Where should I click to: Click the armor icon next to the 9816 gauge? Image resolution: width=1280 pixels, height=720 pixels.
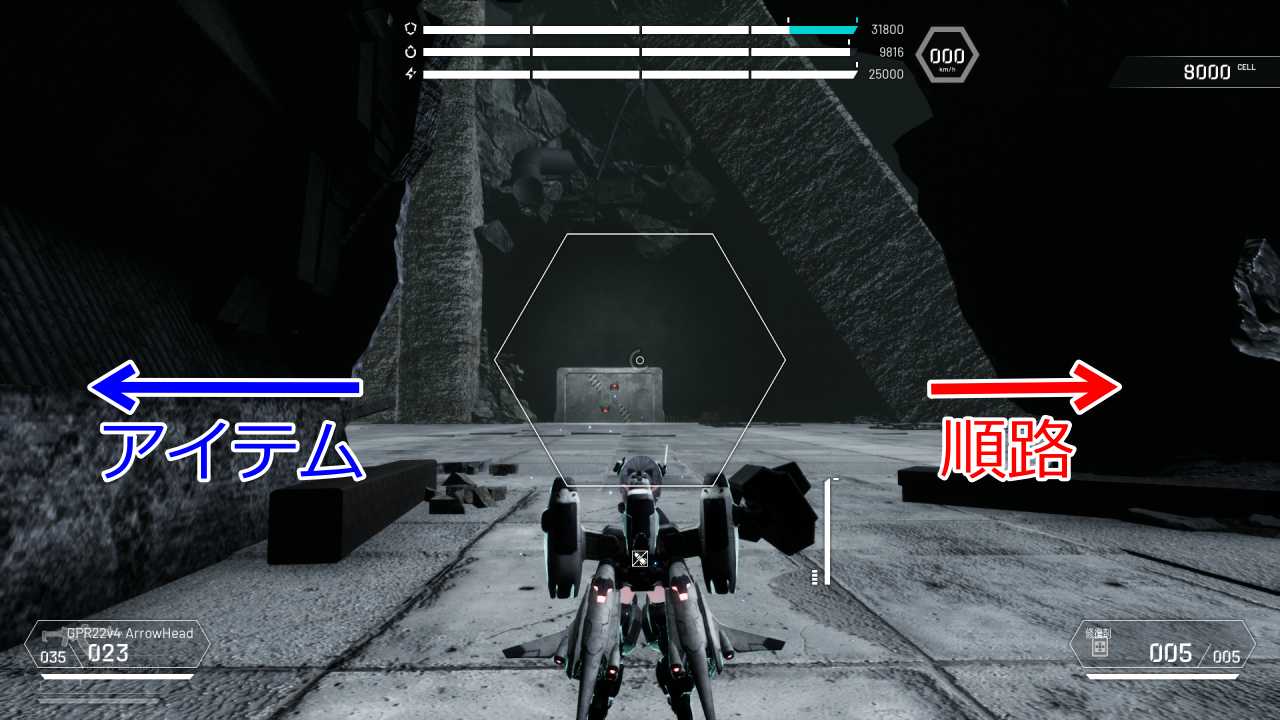click(x=410, y=50)
